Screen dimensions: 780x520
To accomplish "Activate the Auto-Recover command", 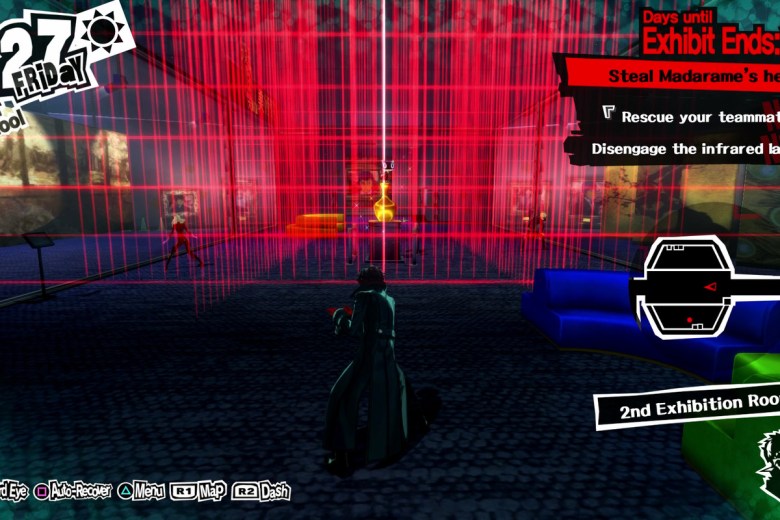I will point(73,491).
